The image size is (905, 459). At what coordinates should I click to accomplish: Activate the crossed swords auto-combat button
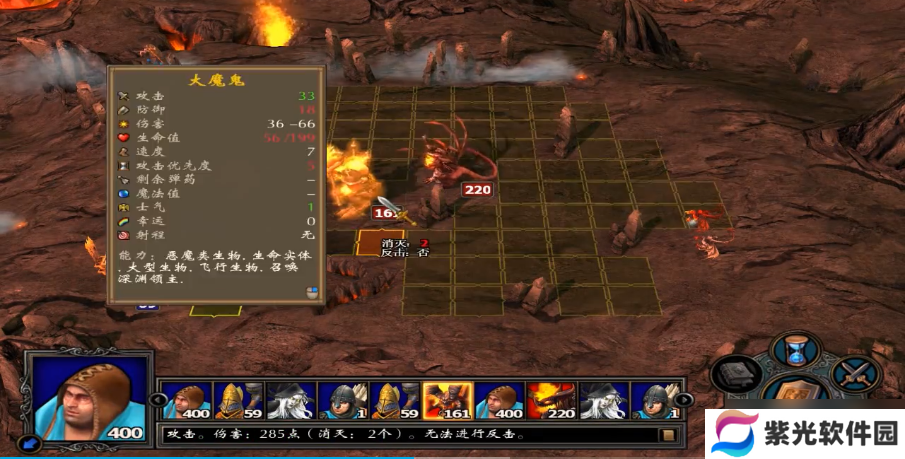pyautogui.click(x=857, y=374)
